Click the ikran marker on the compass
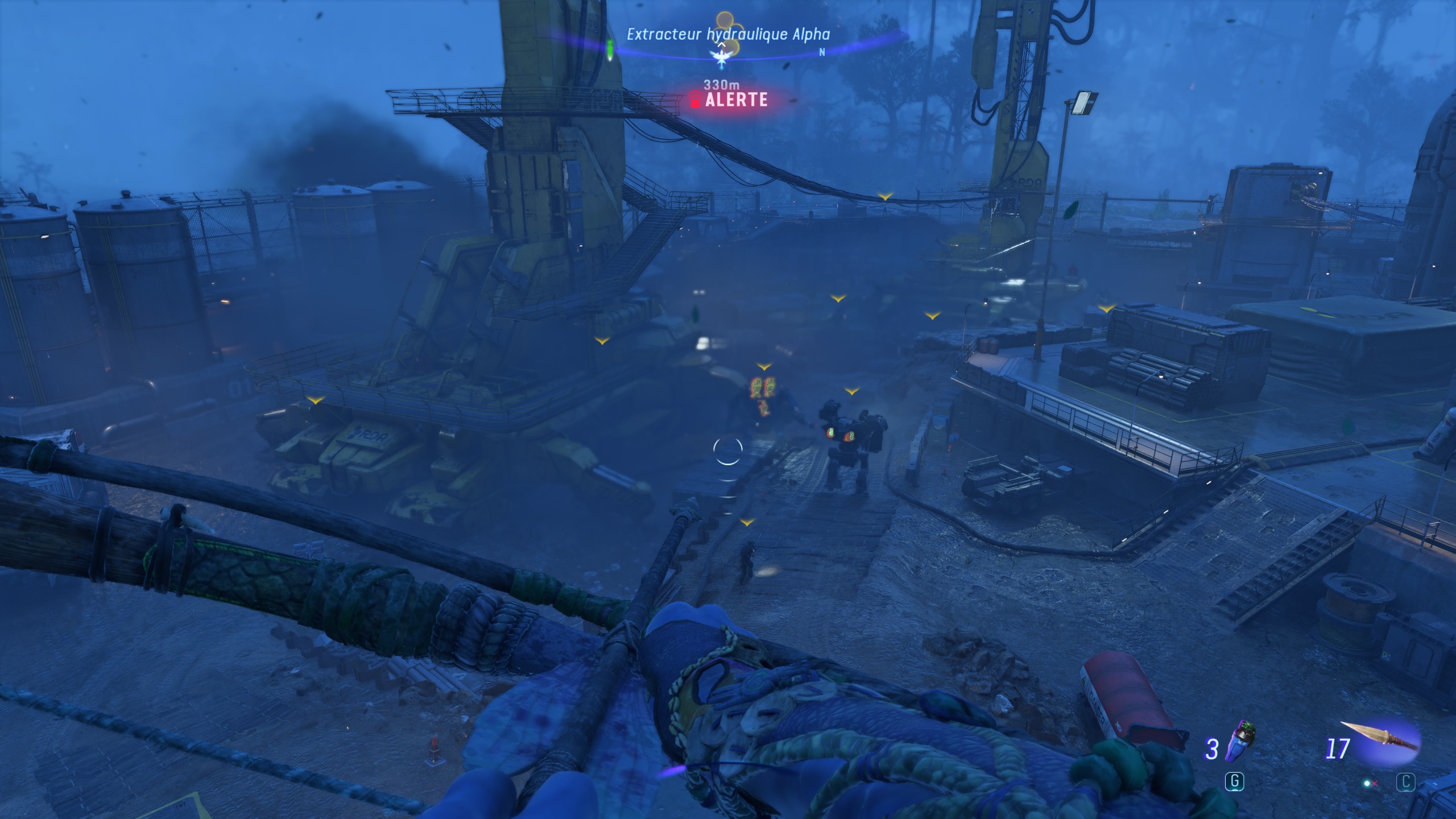The height and width of the screenshot is (819, 1456). click(722, 57)
